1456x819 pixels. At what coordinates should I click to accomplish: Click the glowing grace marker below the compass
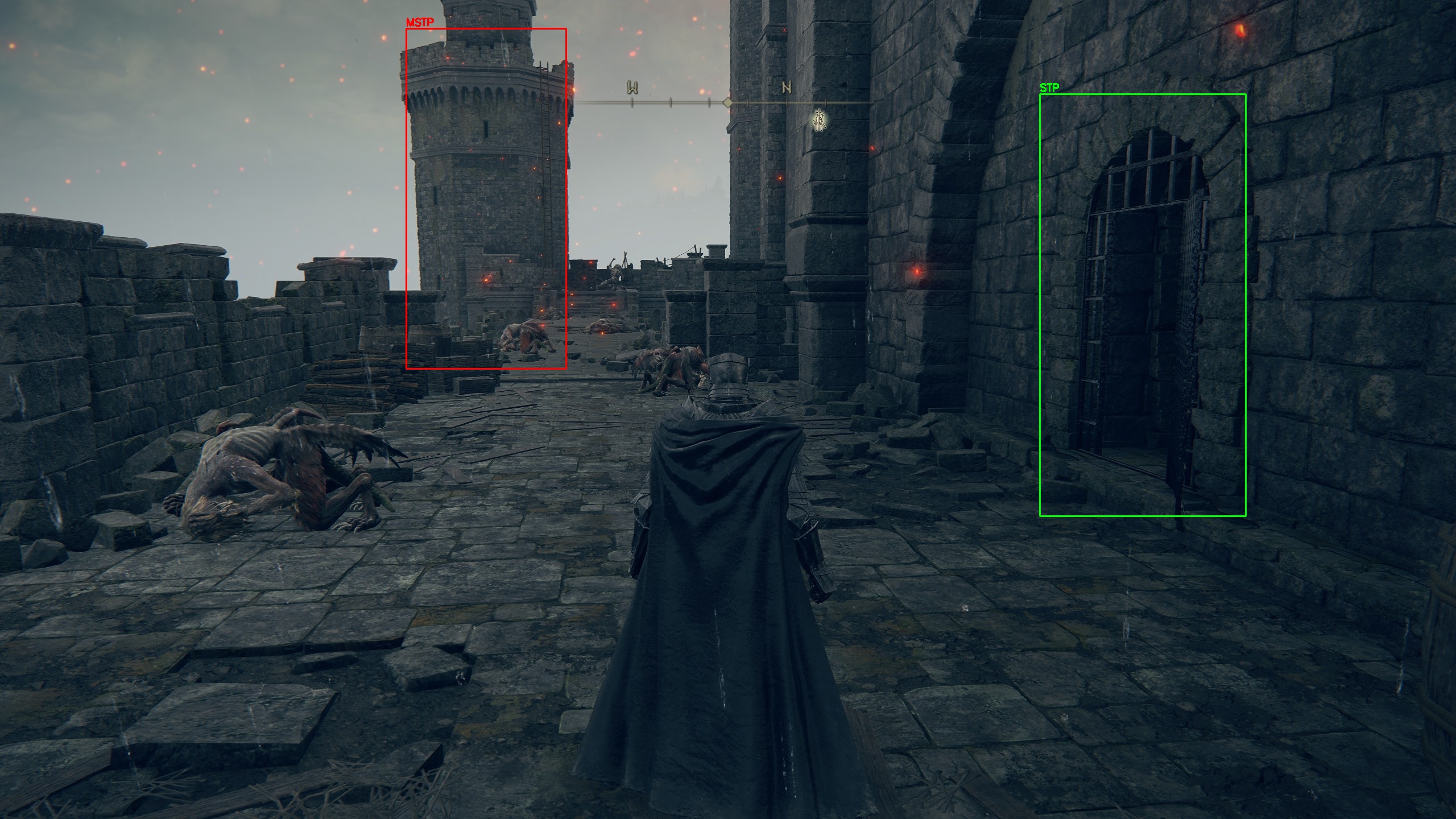tap(819, 121)
